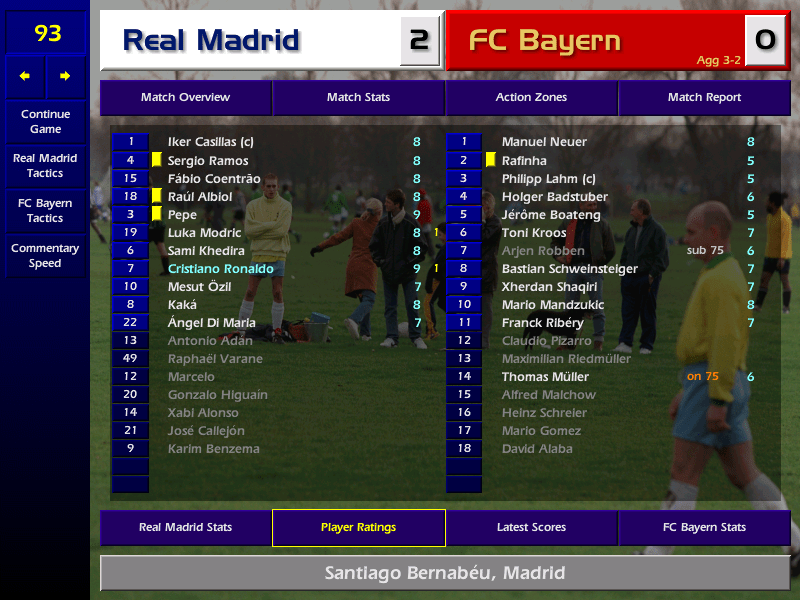The height and width of the screenshot is (600, 800).
Task: Show the Match Stats tab
Action: [358, 98]
